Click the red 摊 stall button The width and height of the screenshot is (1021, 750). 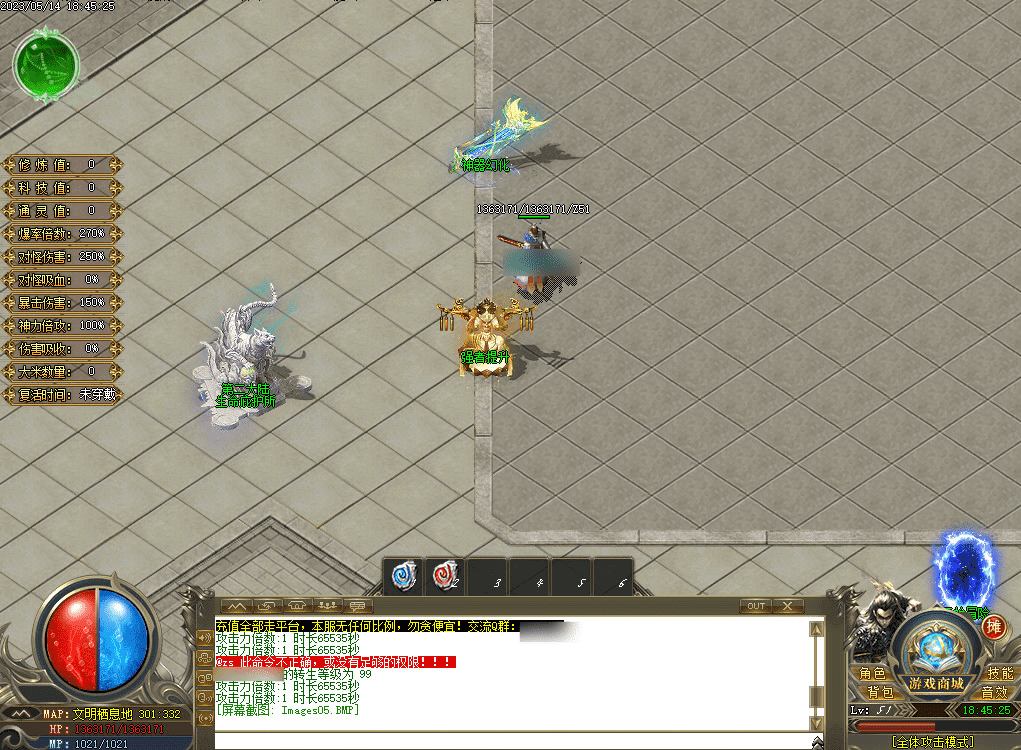993,627
